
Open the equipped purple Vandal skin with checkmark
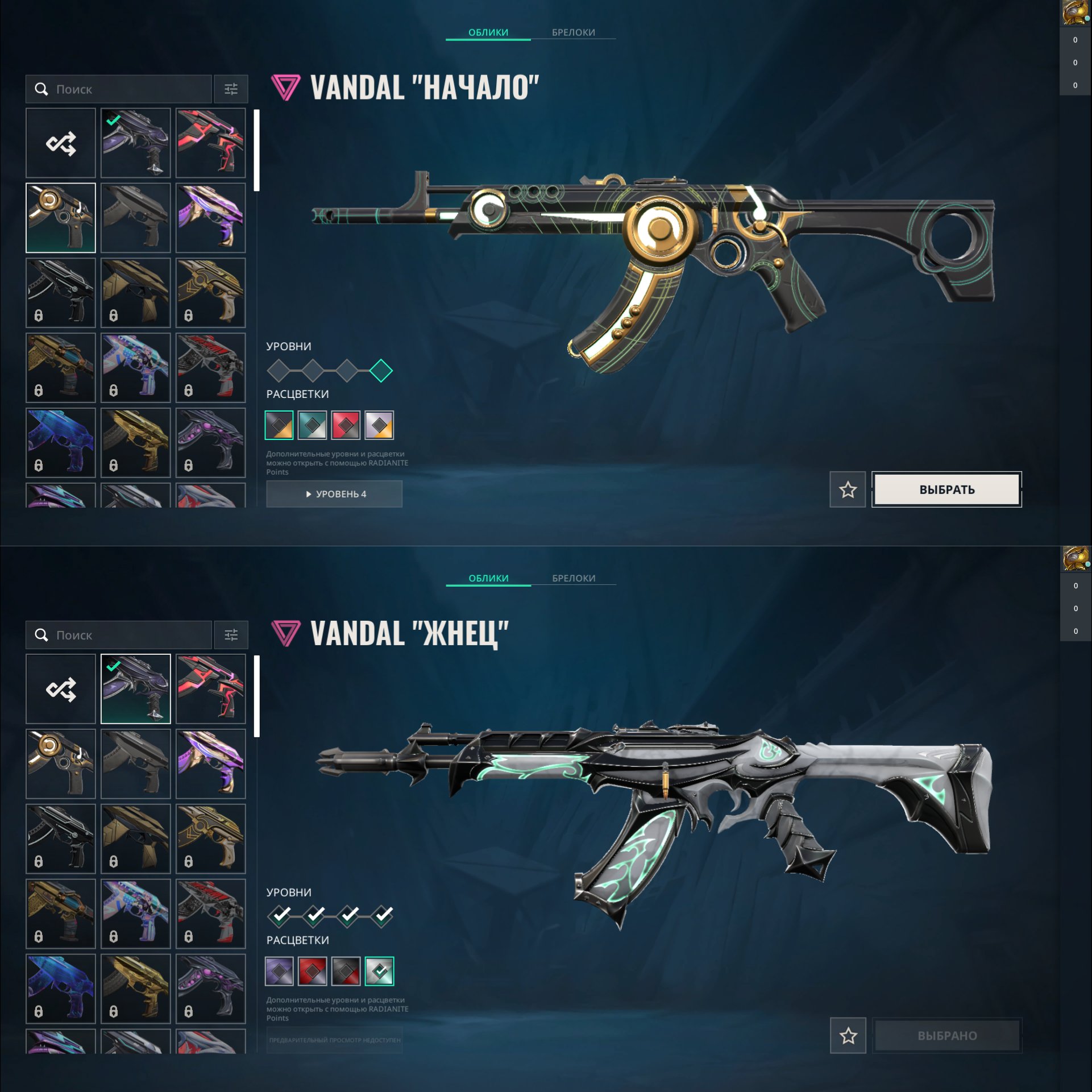tap(135, 142)
